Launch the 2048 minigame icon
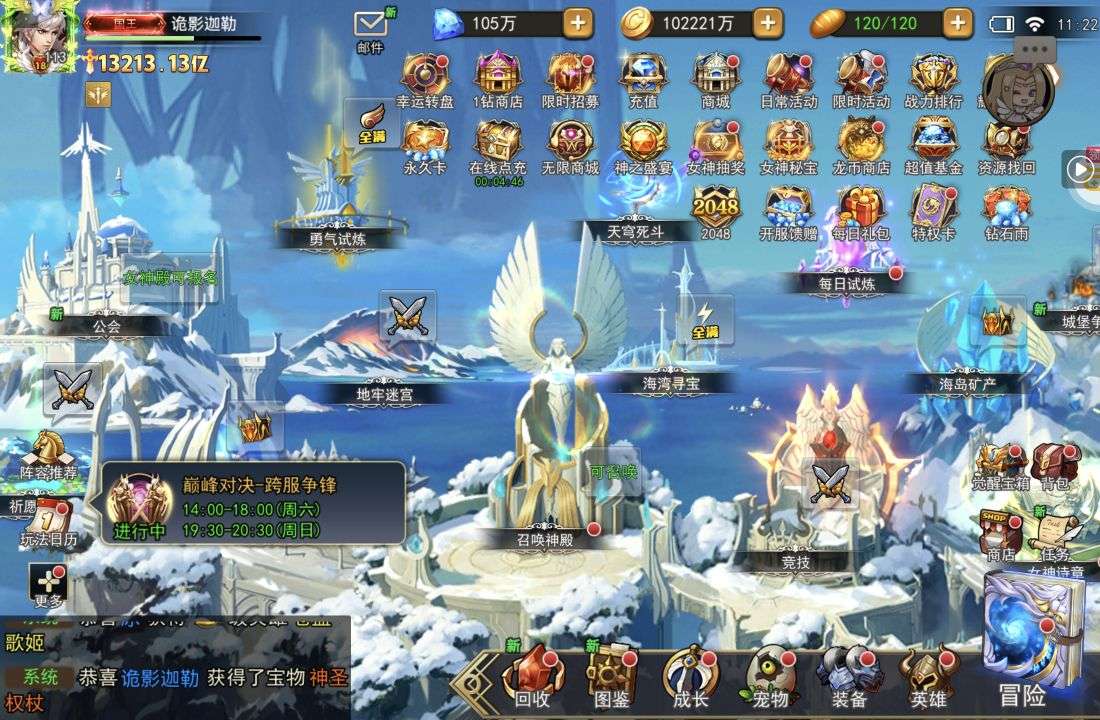This screenshot has width=1100, height=720. [x=715, y=211]
